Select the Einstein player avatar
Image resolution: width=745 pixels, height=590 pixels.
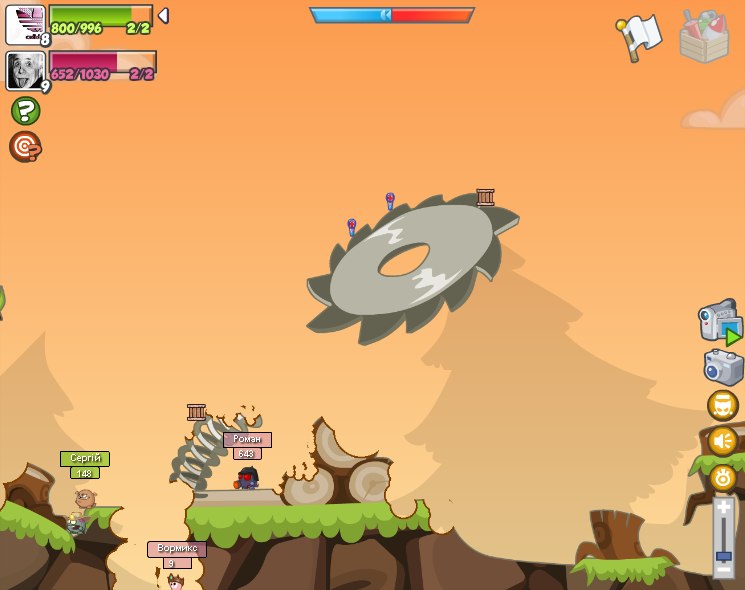tap(25, 71)
